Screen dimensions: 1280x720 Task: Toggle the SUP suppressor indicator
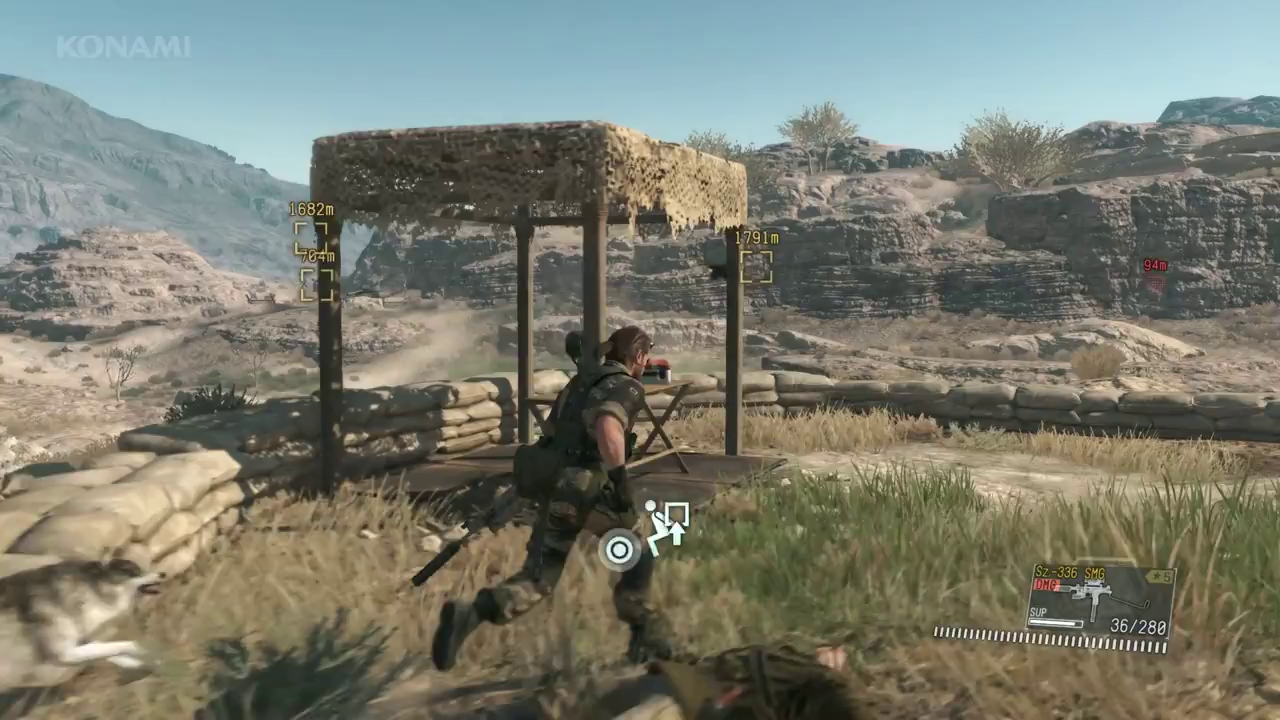pyautogui.click(x=1040, y=613)
